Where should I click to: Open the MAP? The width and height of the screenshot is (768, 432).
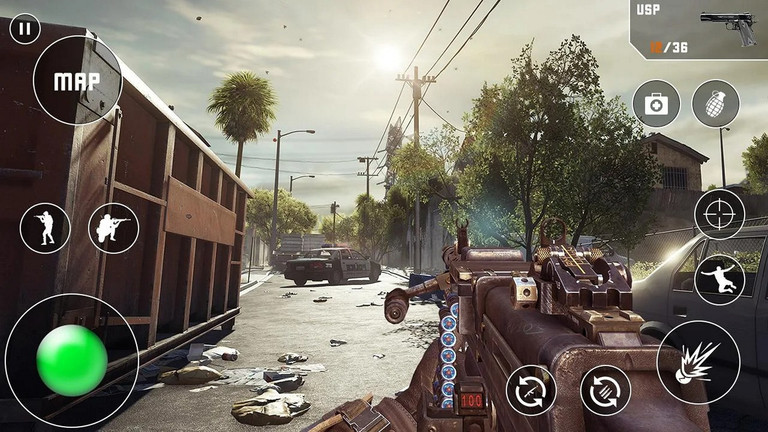(77, 80)
